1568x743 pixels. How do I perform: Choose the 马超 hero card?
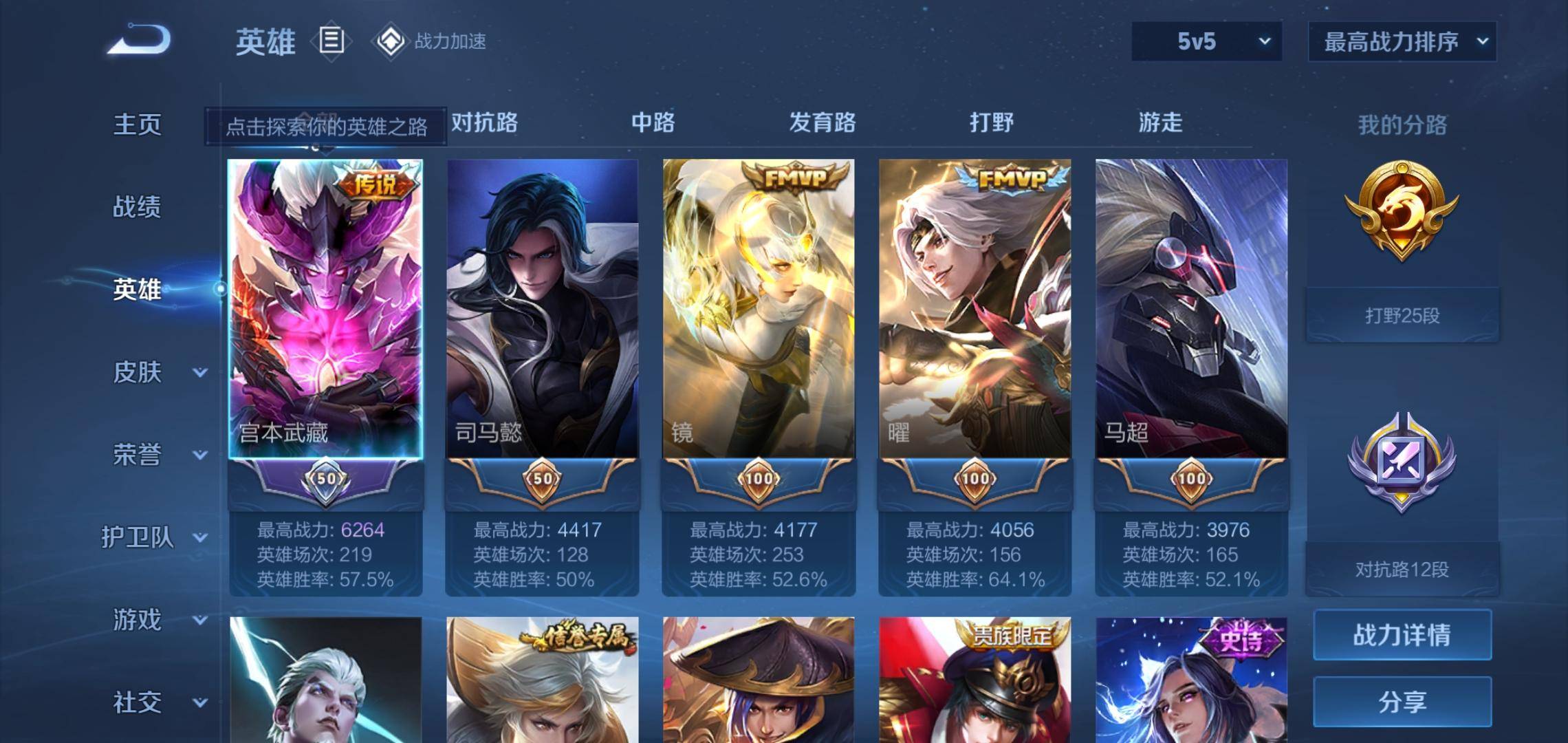[x=1190, y=310]
